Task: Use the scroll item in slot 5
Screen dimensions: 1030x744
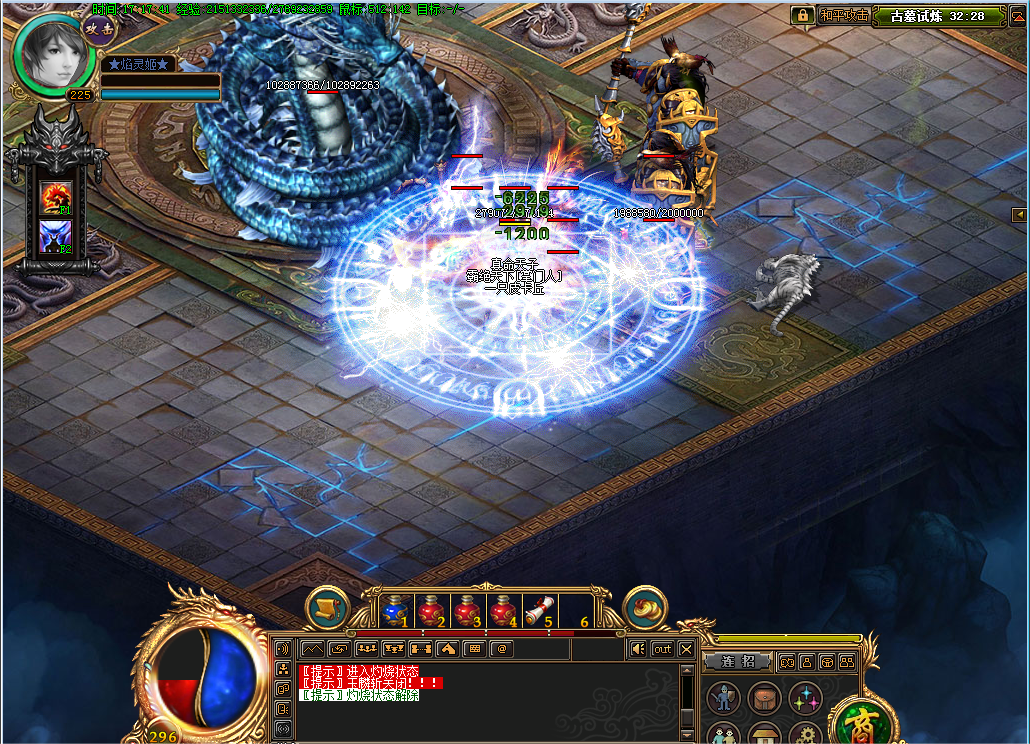Action: pyautogui.click(x=540, y=609)
